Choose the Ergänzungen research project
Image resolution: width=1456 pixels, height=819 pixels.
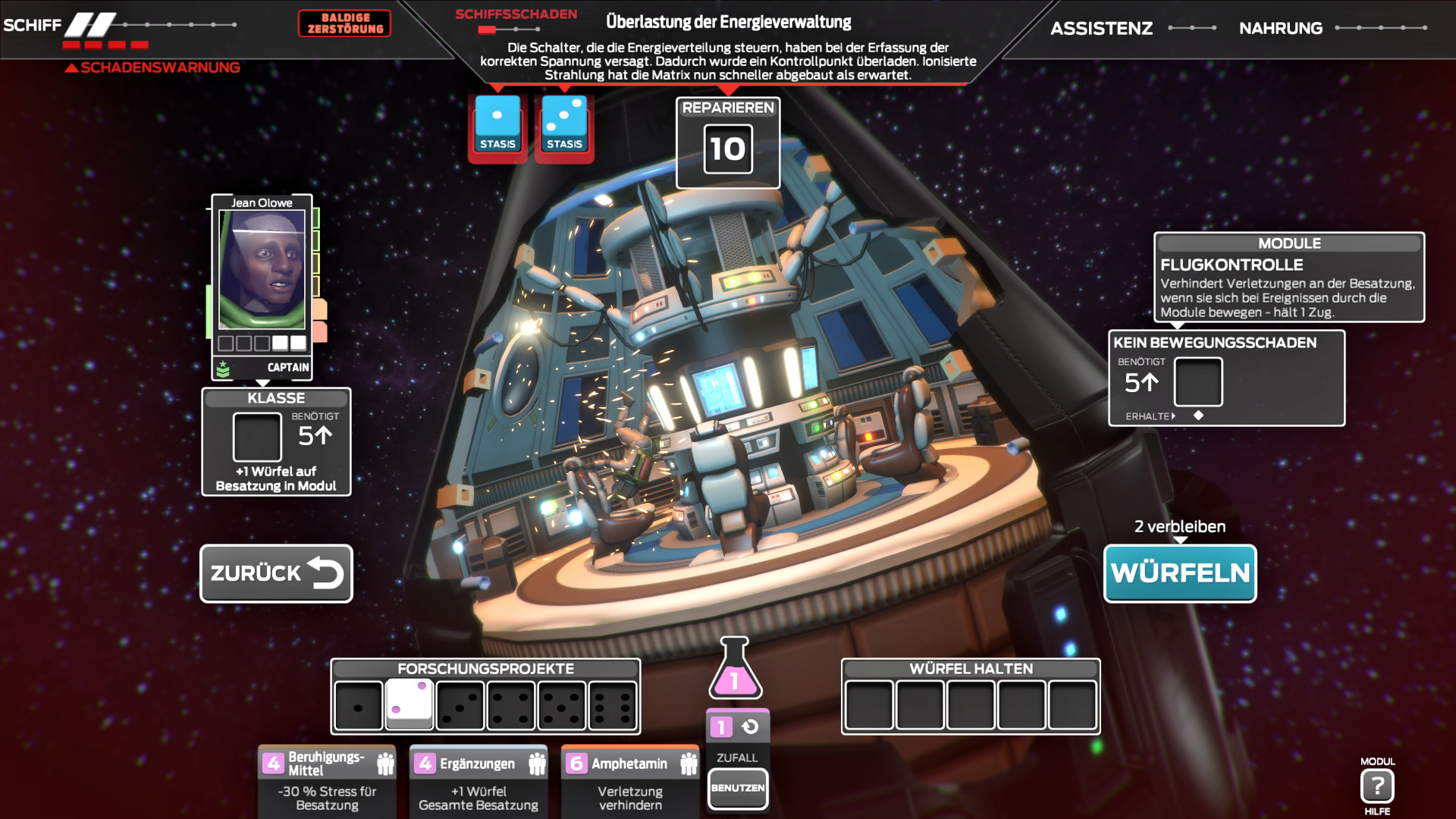(479, 781)
